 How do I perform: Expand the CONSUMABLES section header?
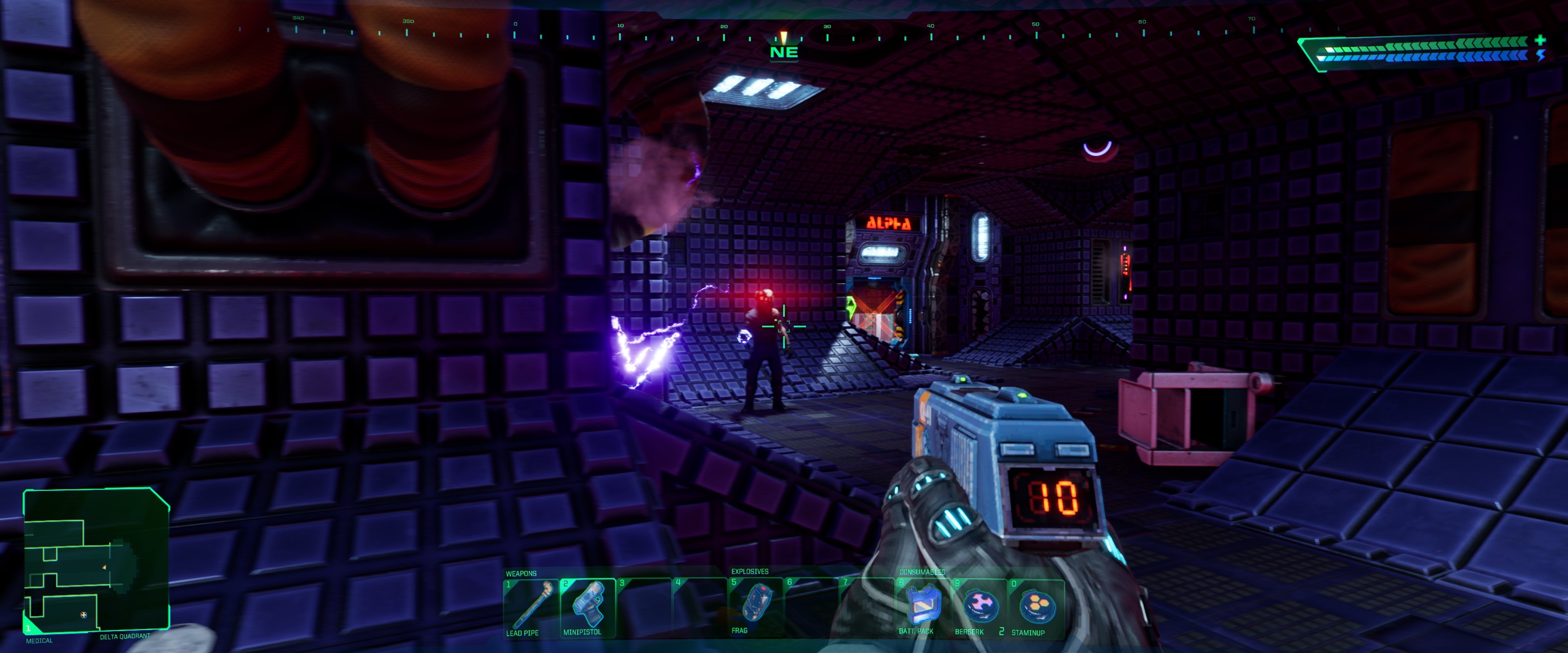[x=917, y=571]
